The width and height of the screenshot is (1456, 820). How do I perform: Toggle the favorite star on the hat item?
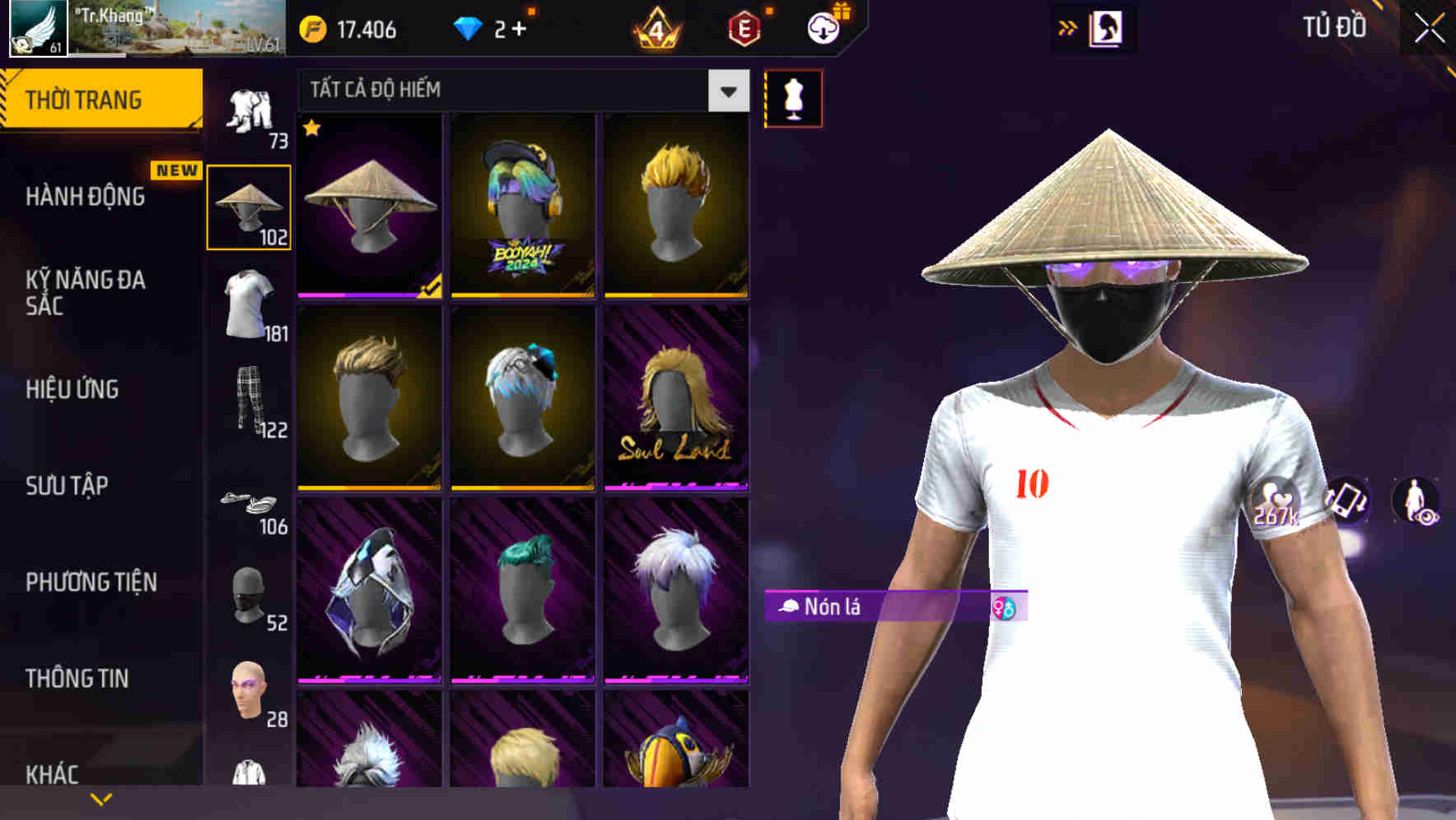click(x=311, y=128)
